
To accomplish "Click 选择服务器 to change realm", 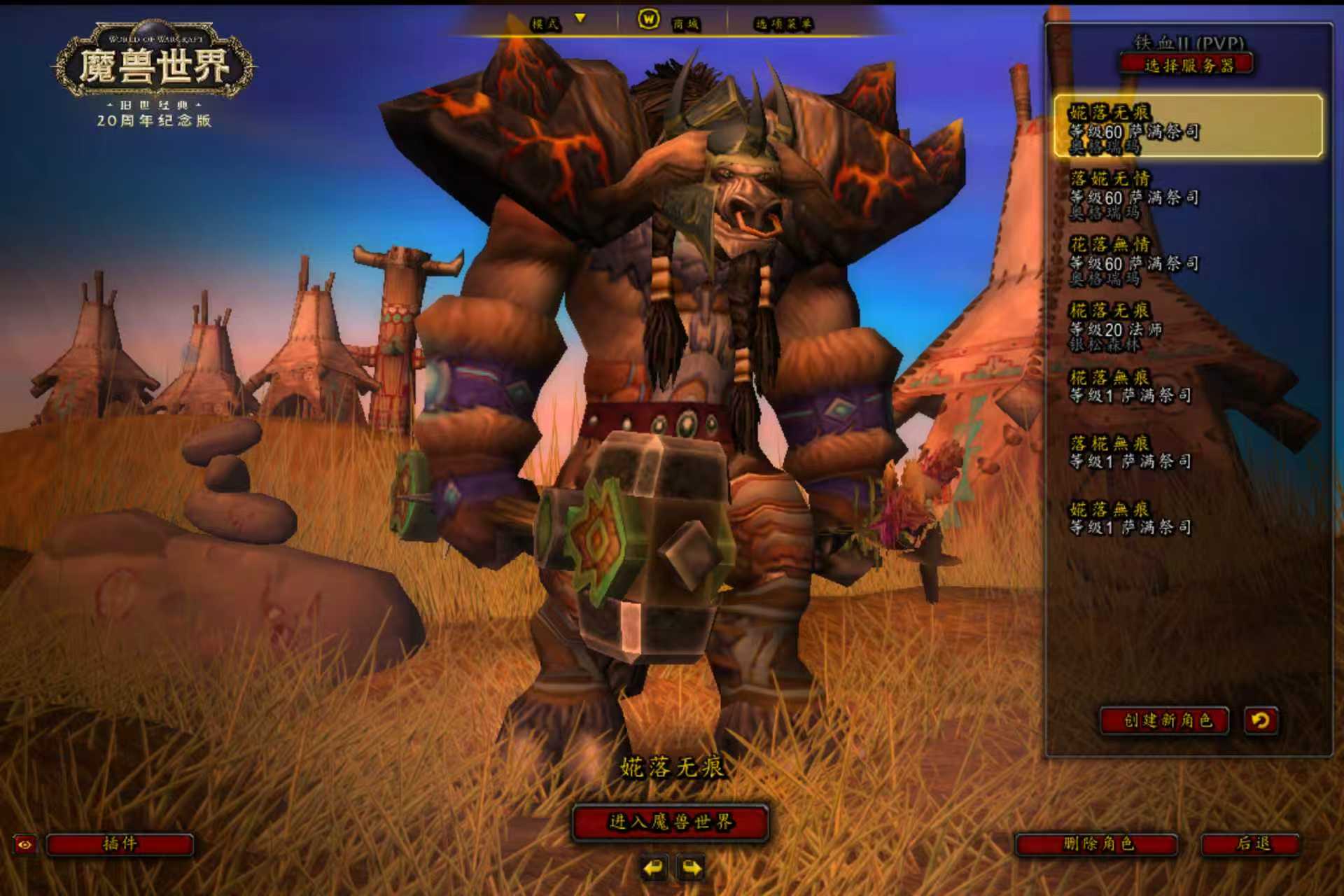I will [x=1187, y=66].
